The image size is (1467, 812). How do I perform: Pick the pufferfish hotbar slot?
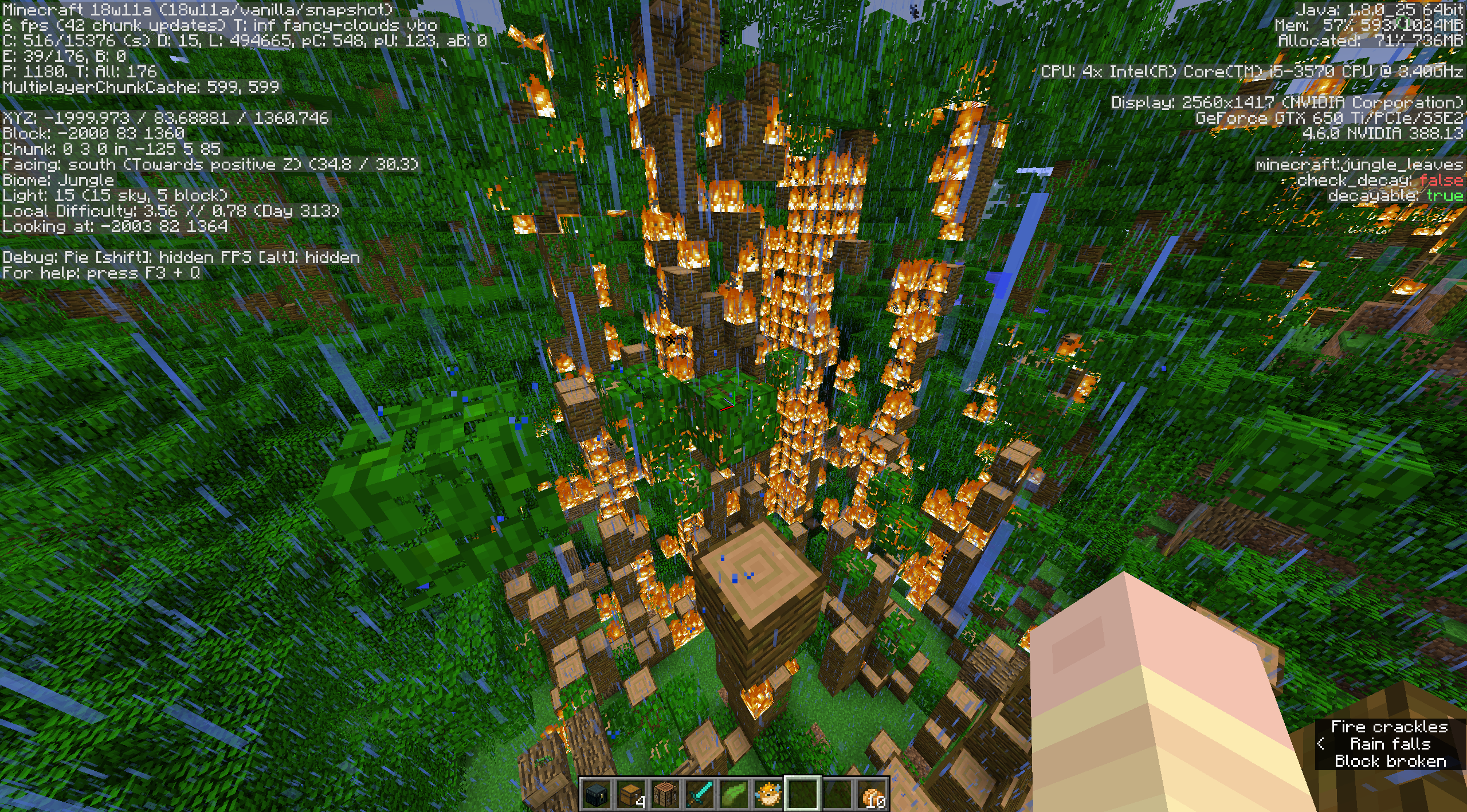(768, 795)
